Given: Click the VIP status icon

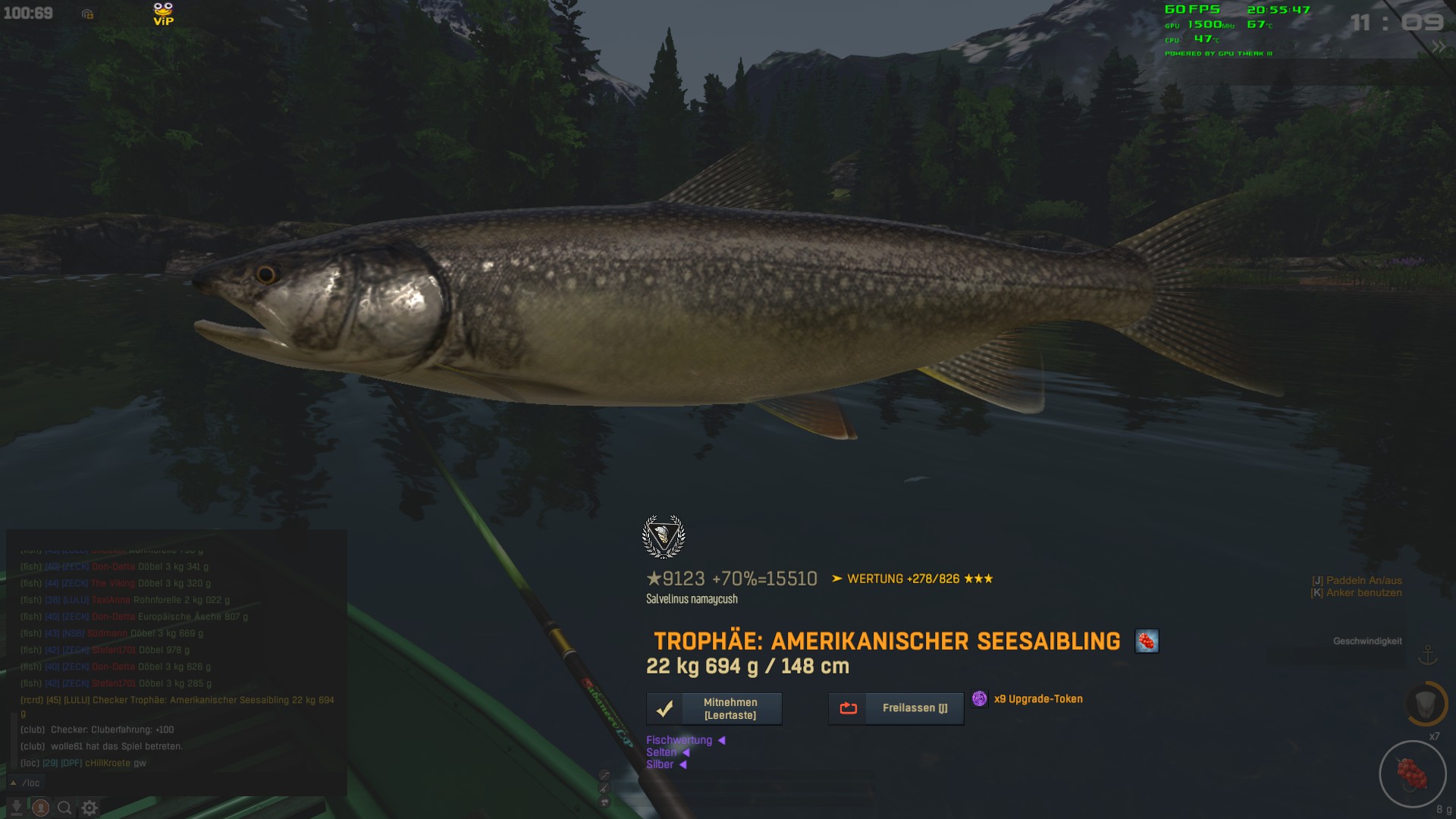Looking at the screenshot, I should click(163, 14).
